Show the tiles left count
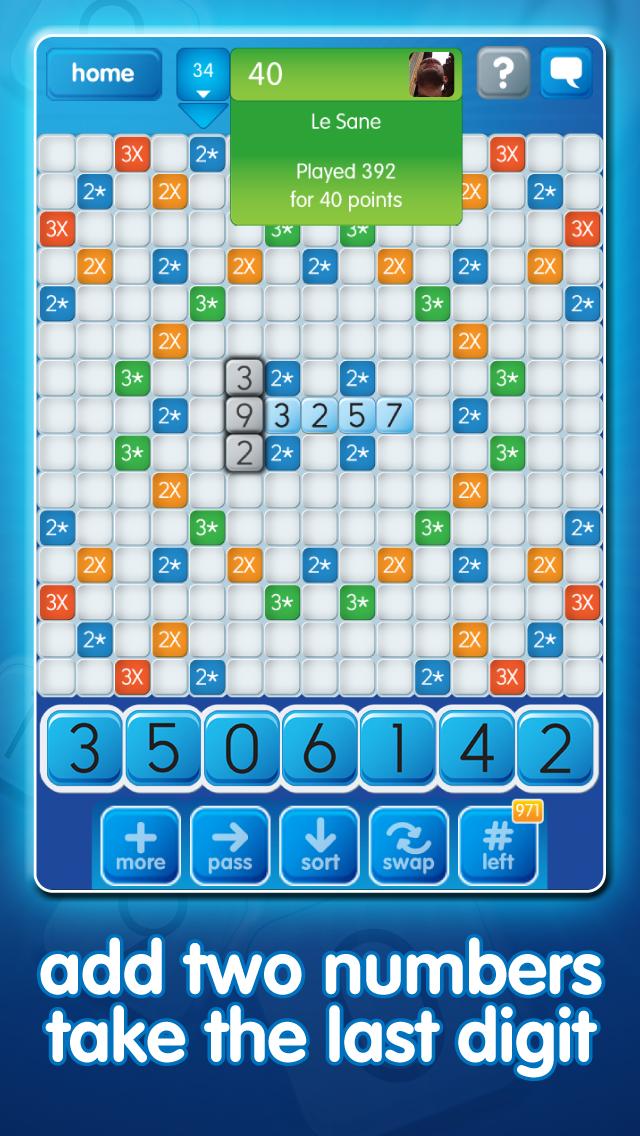640x1136 pixels. pyautogui.click(x=498, y=846)
